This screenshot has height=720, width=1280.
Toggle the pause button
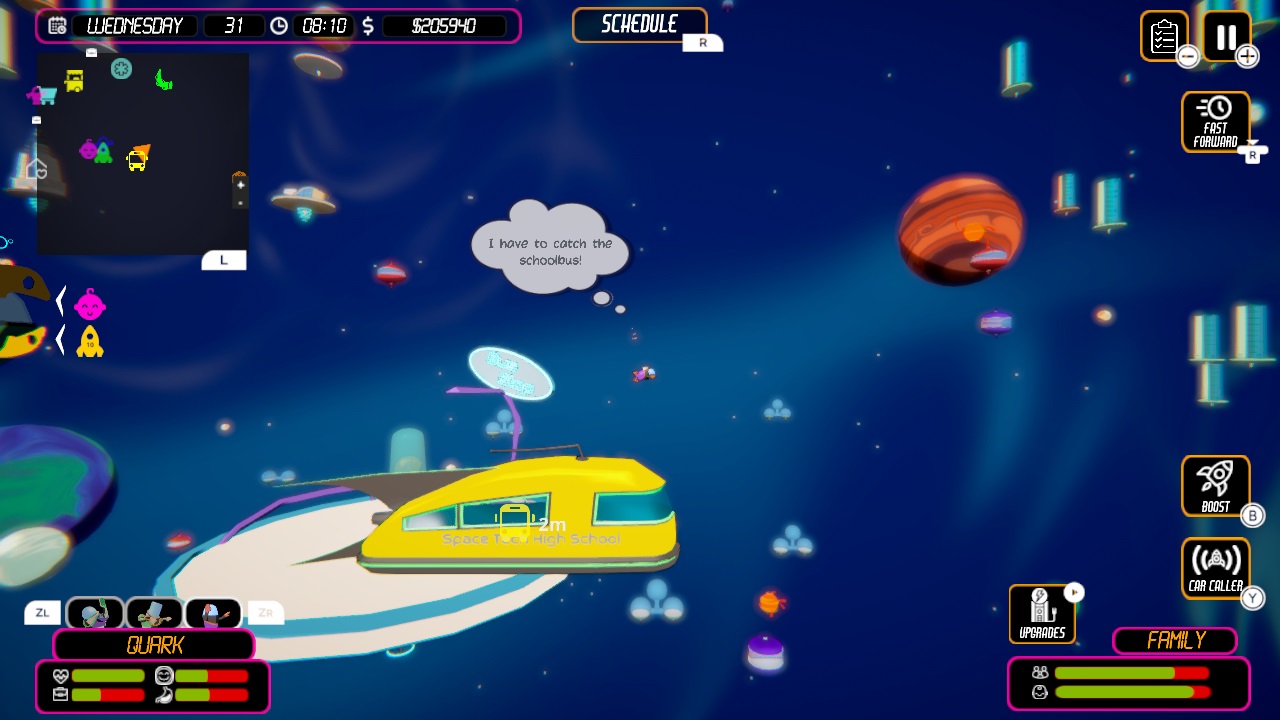[x=1225, y=37]
